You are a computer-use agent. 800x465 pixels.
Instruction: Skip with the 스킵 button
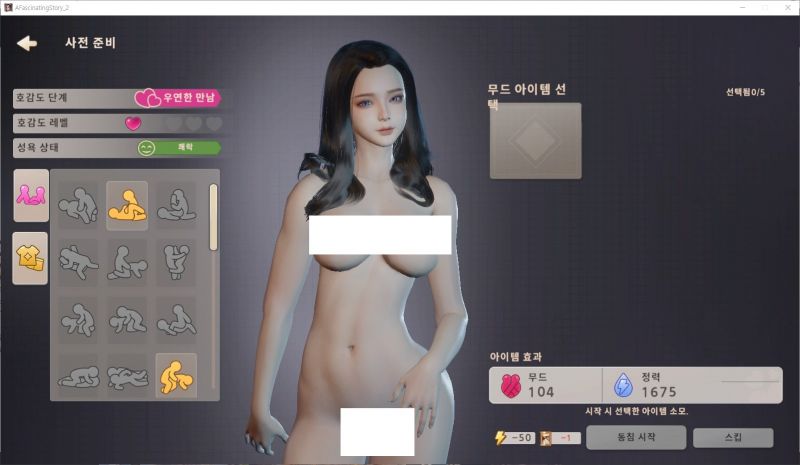pyautogui.click(x=733, y=438)
